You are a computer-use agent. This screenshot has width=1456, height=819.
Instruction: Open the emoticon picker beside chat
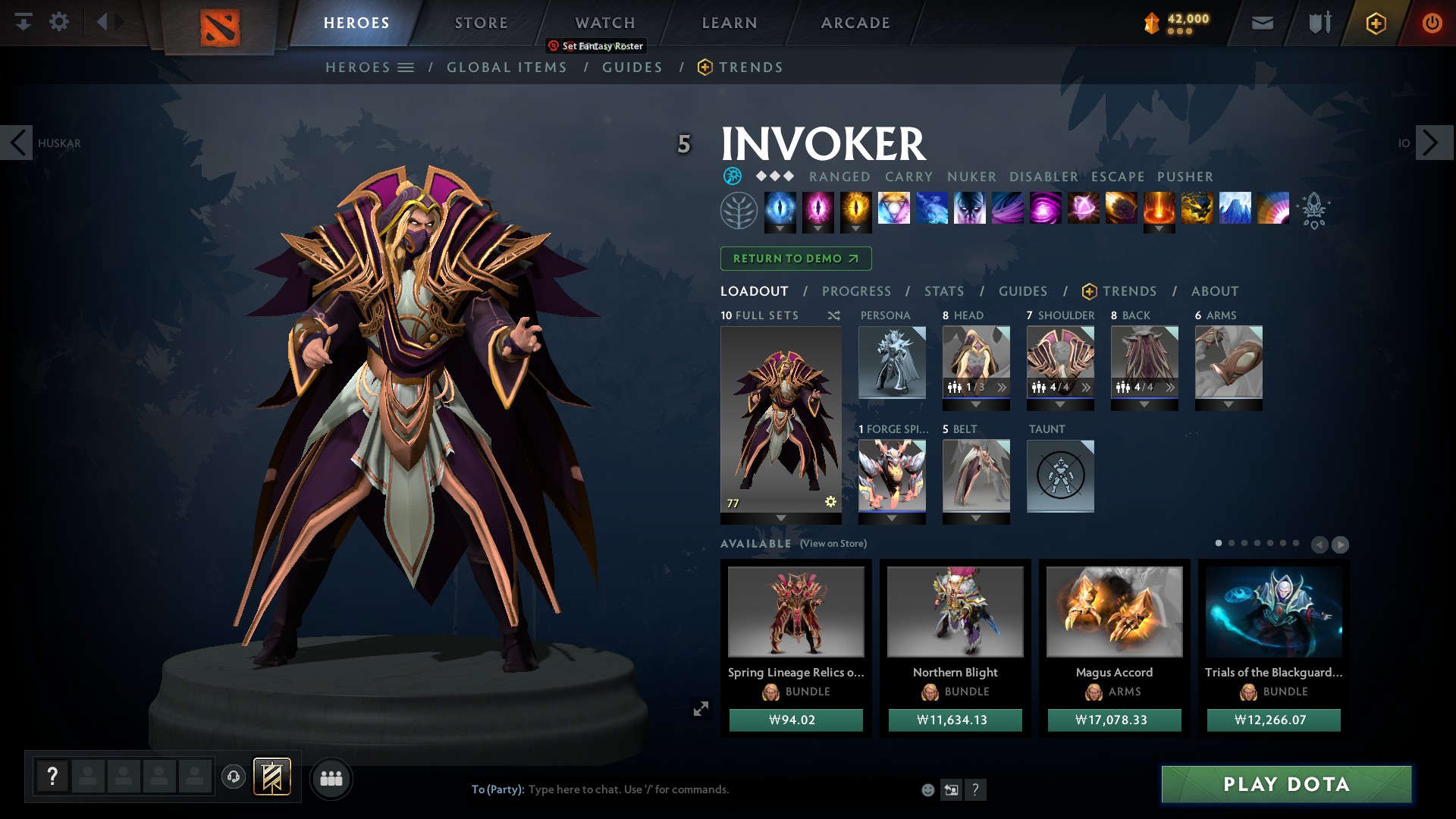point(928,789)
